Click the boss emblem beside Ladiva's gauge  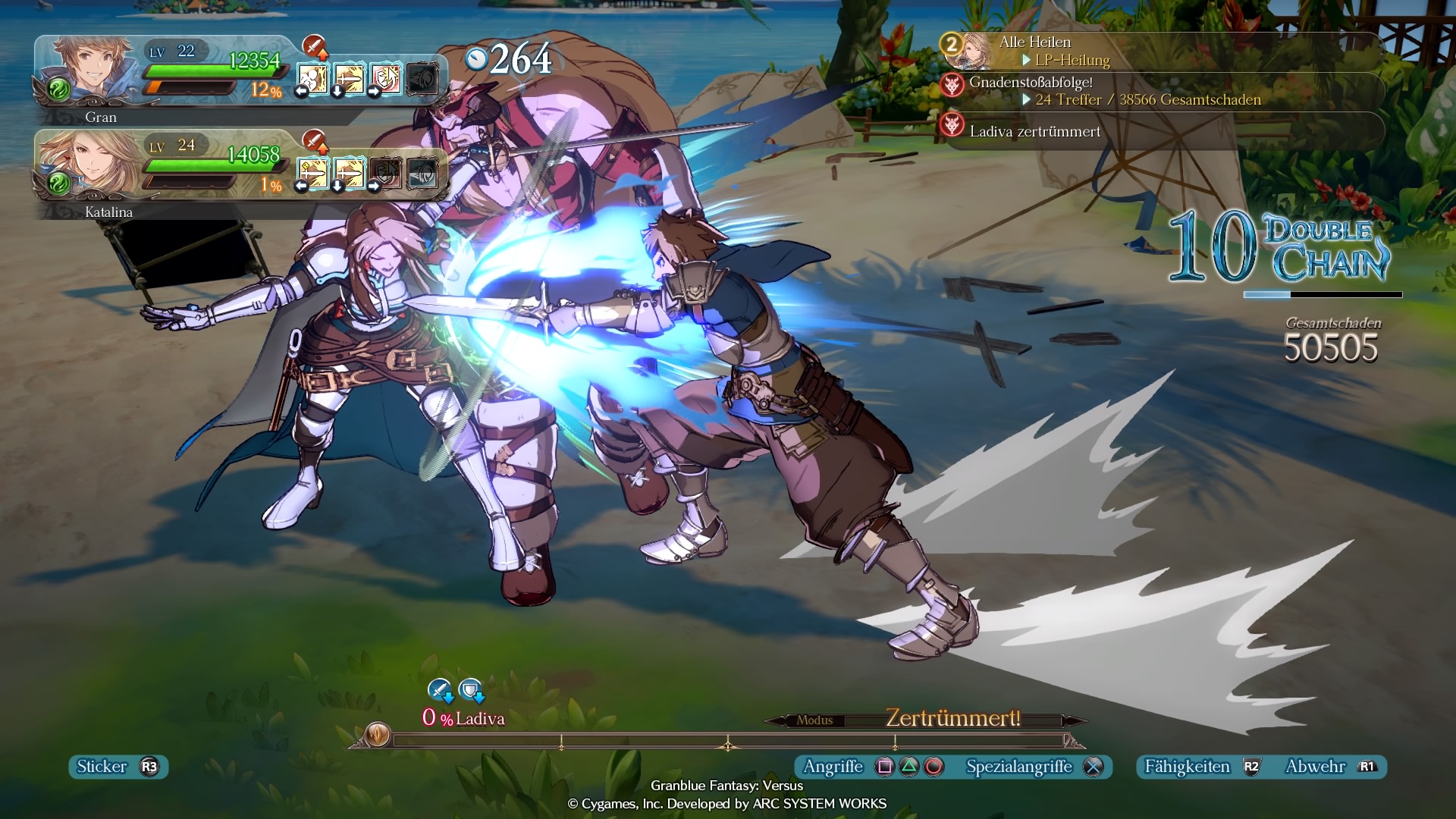click(378, 734)
